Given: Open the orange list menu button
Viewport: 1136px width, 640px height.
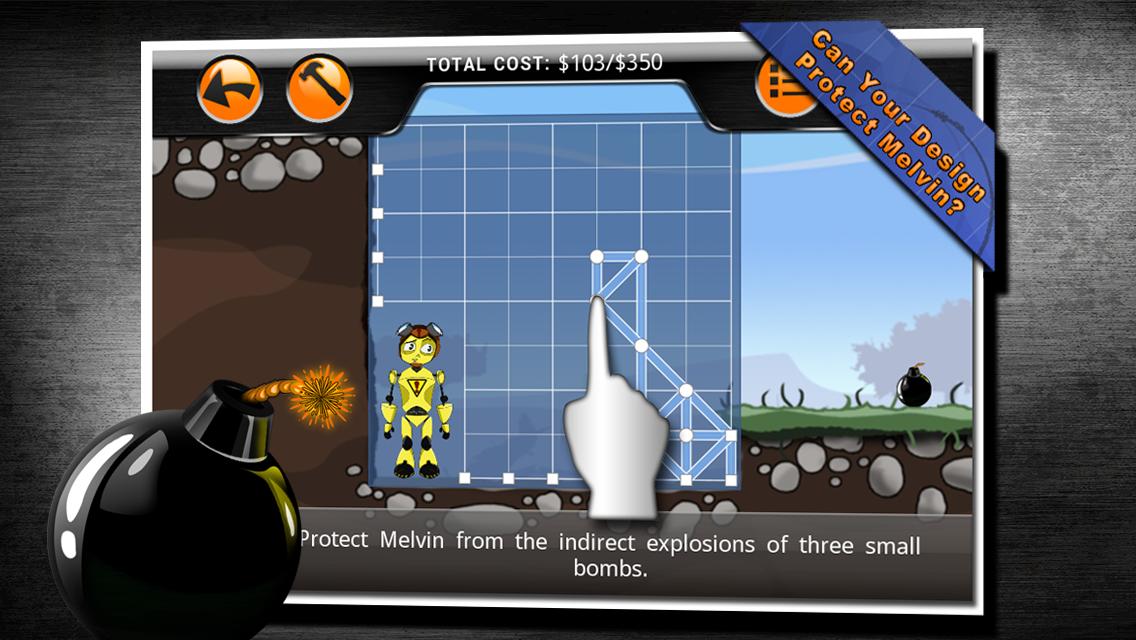Looking at the screenshot, I should 782,88.
